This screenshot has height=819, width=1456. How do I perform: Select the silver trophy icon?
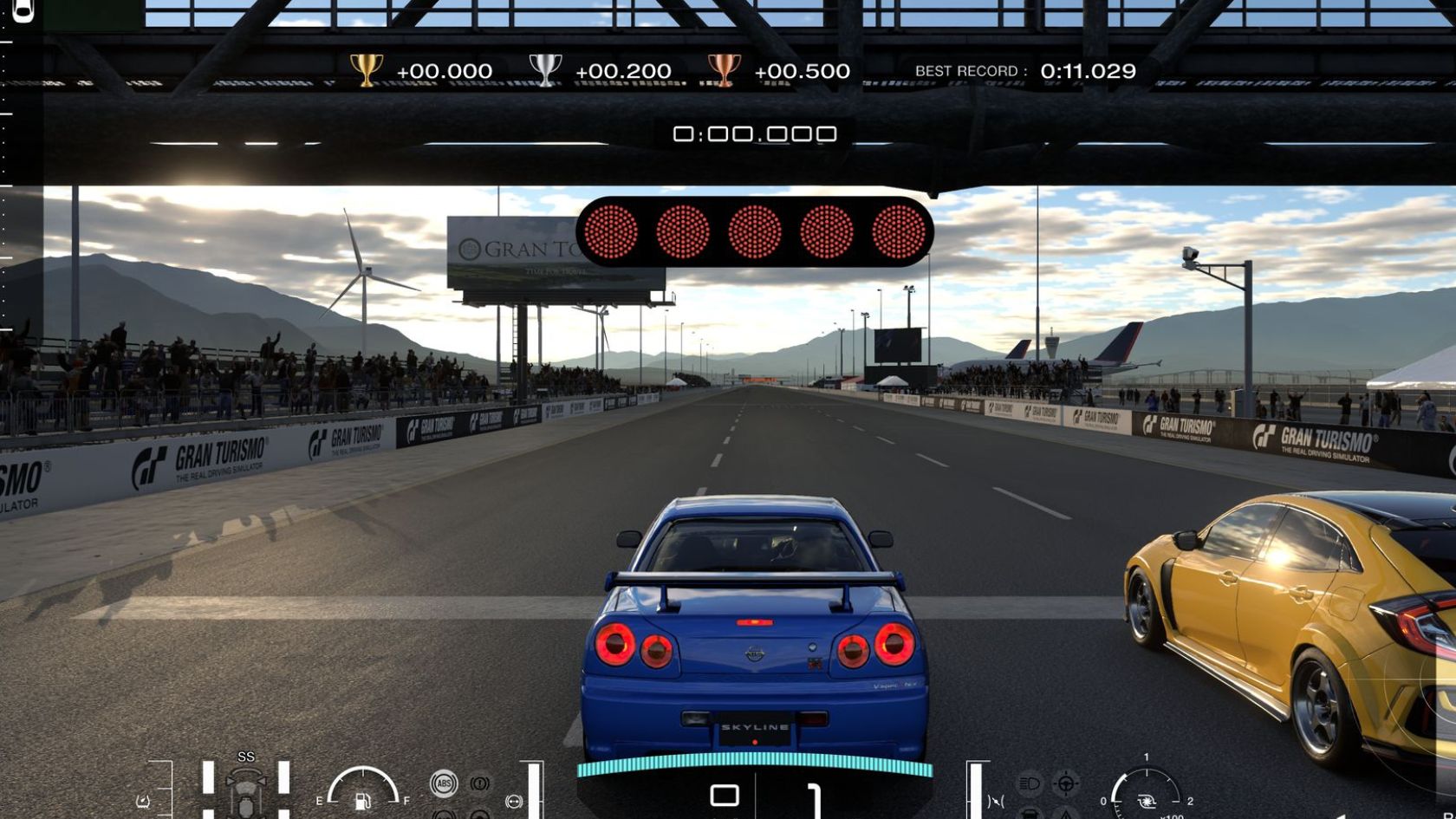click(x=545, y=70)
